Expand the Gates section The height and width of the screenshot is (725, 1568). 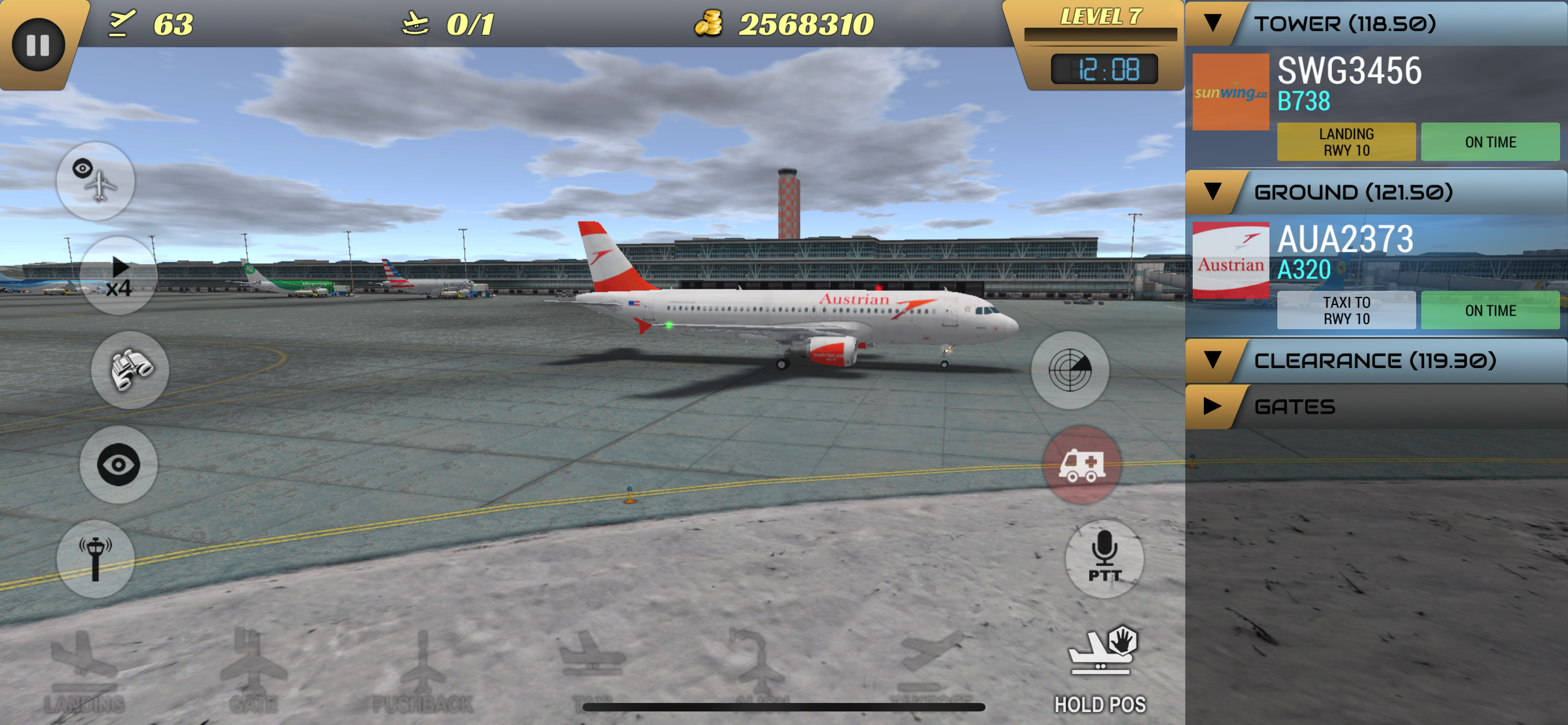[x=1214, y=407]
